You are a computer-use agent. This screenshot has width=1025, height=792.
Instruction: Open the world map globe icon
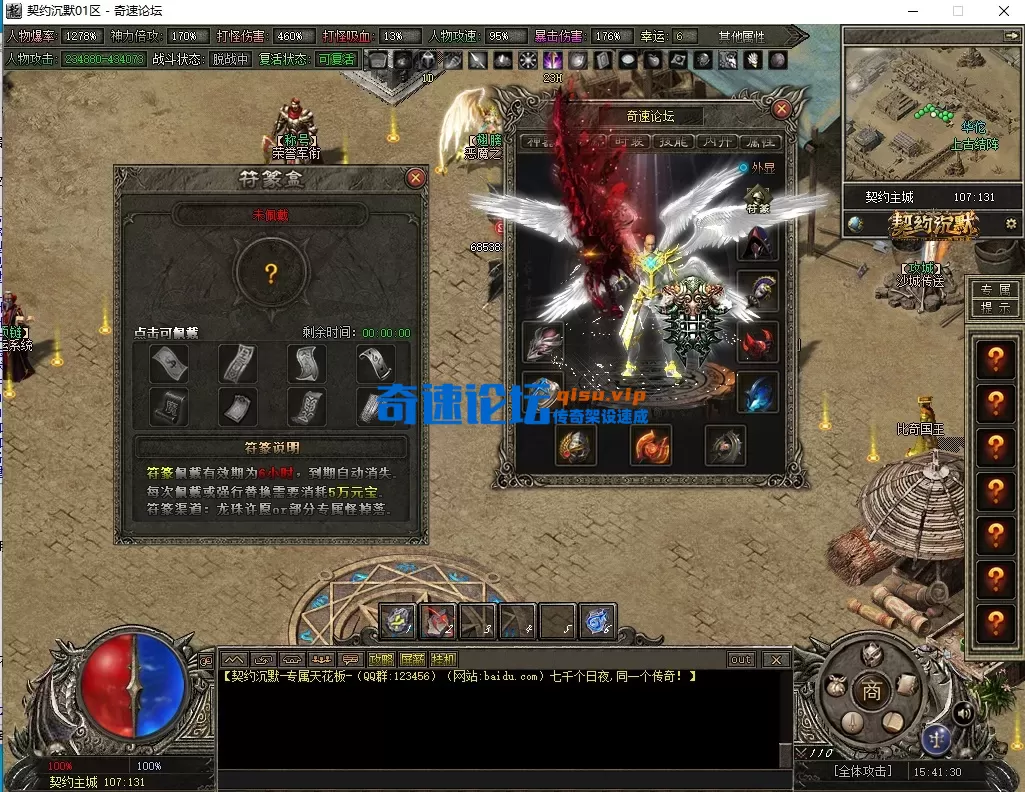[855, 223]
